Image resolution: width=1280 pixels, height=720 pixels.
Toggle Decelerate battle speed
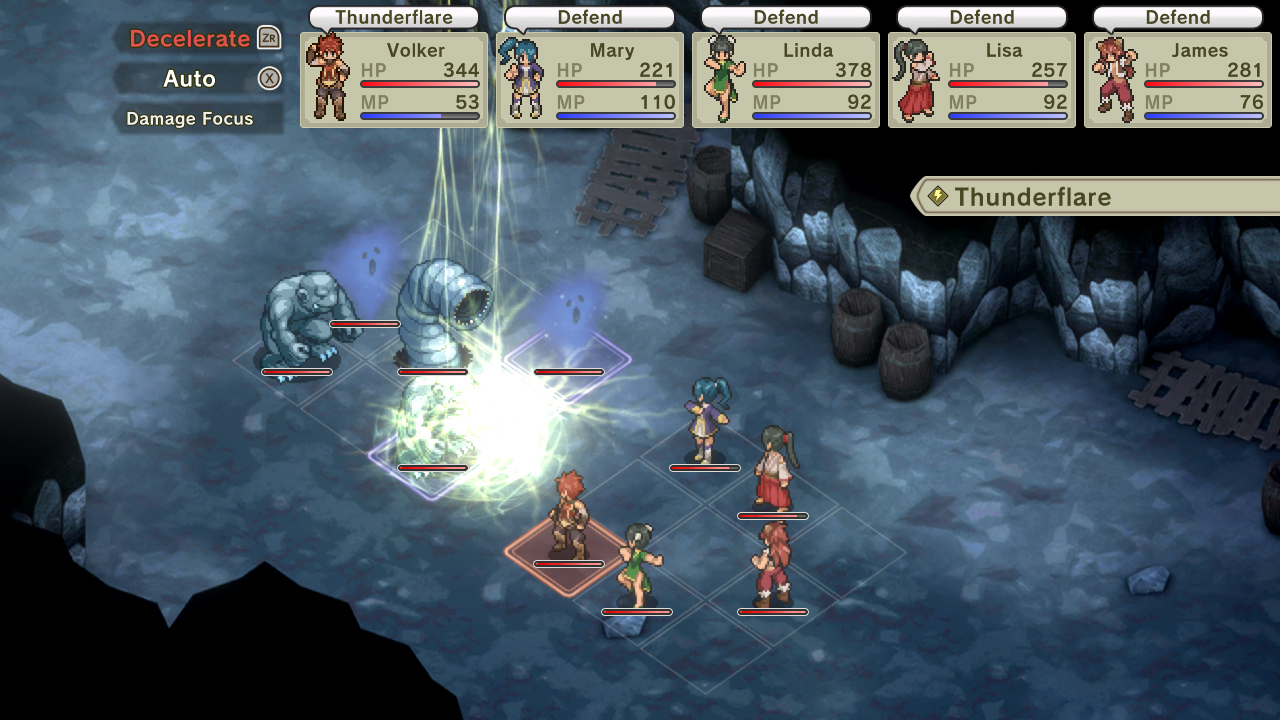[190, 38]
